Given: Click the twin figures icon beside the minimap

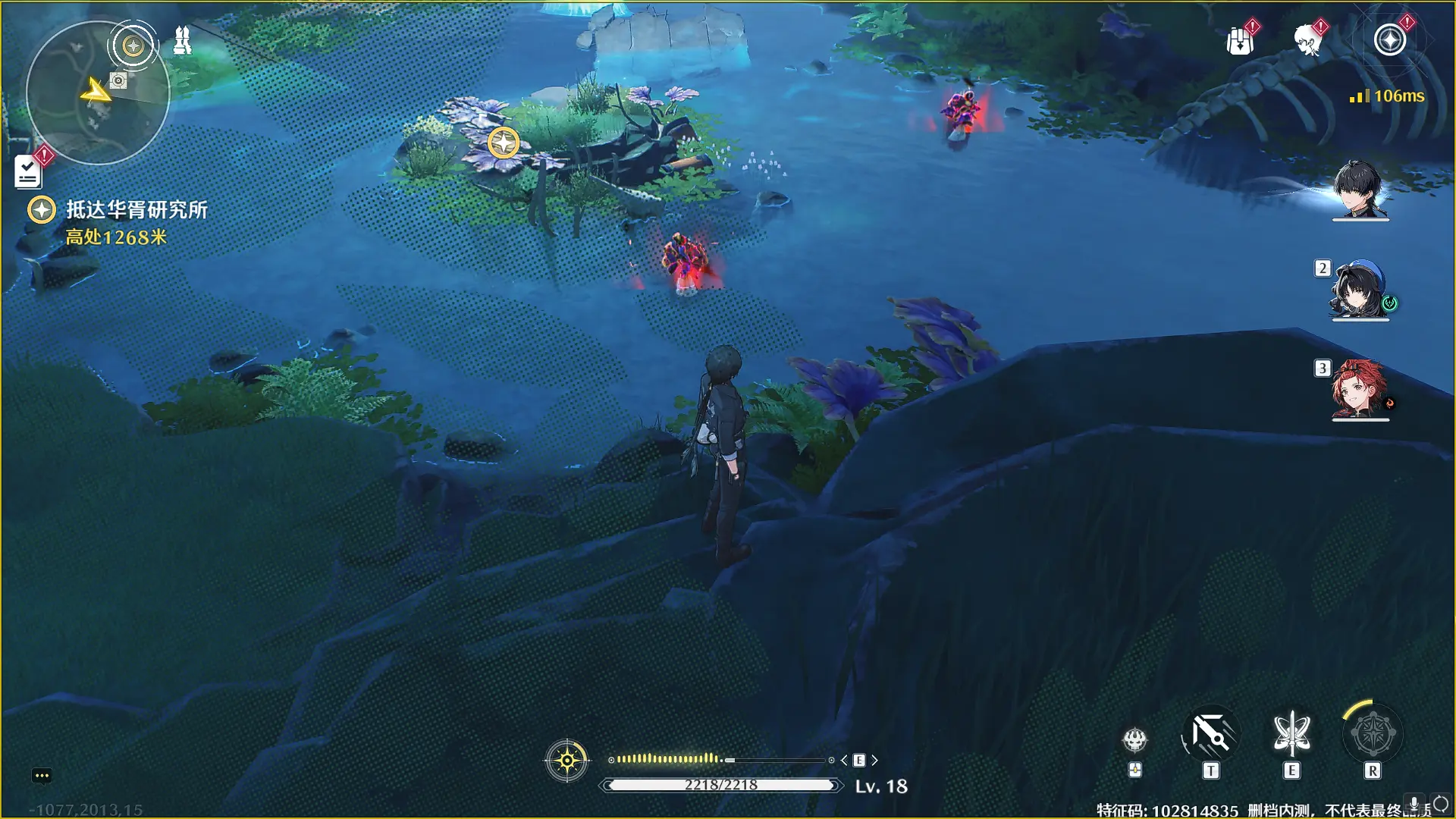Looking at the screenshot, I should click(182, 41).
